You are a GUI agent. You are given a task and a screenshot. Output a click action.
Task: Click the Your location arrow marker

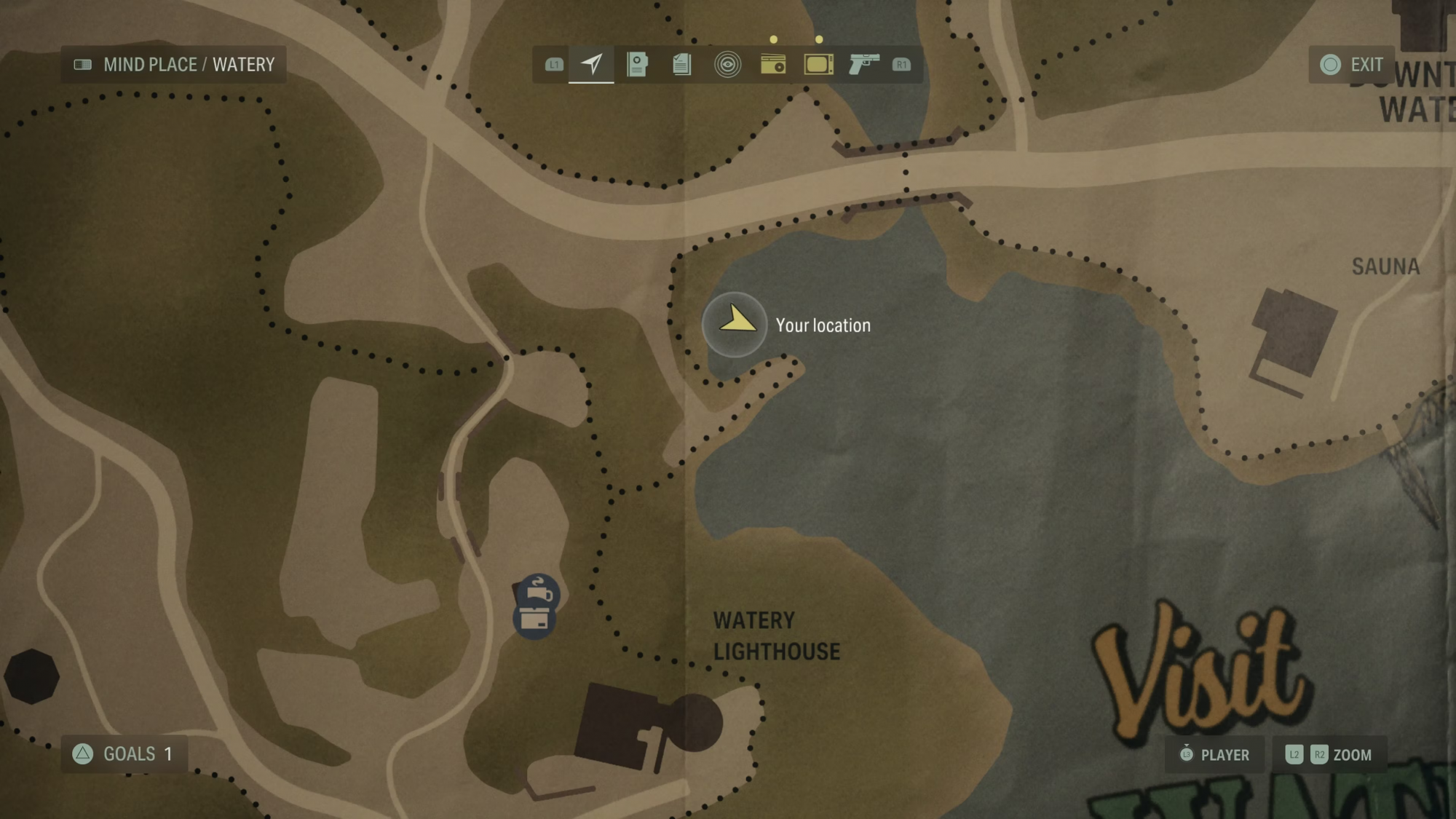click(x=735, y=324)
